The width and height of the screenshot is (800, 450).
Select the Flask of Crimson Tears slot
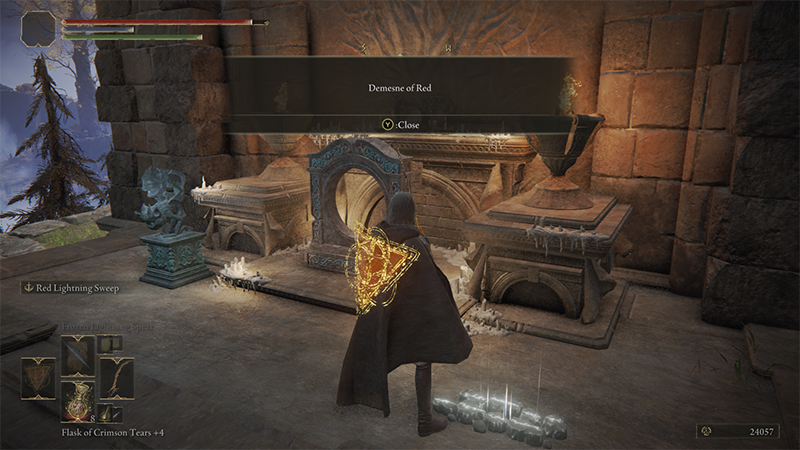click(77, 401)
